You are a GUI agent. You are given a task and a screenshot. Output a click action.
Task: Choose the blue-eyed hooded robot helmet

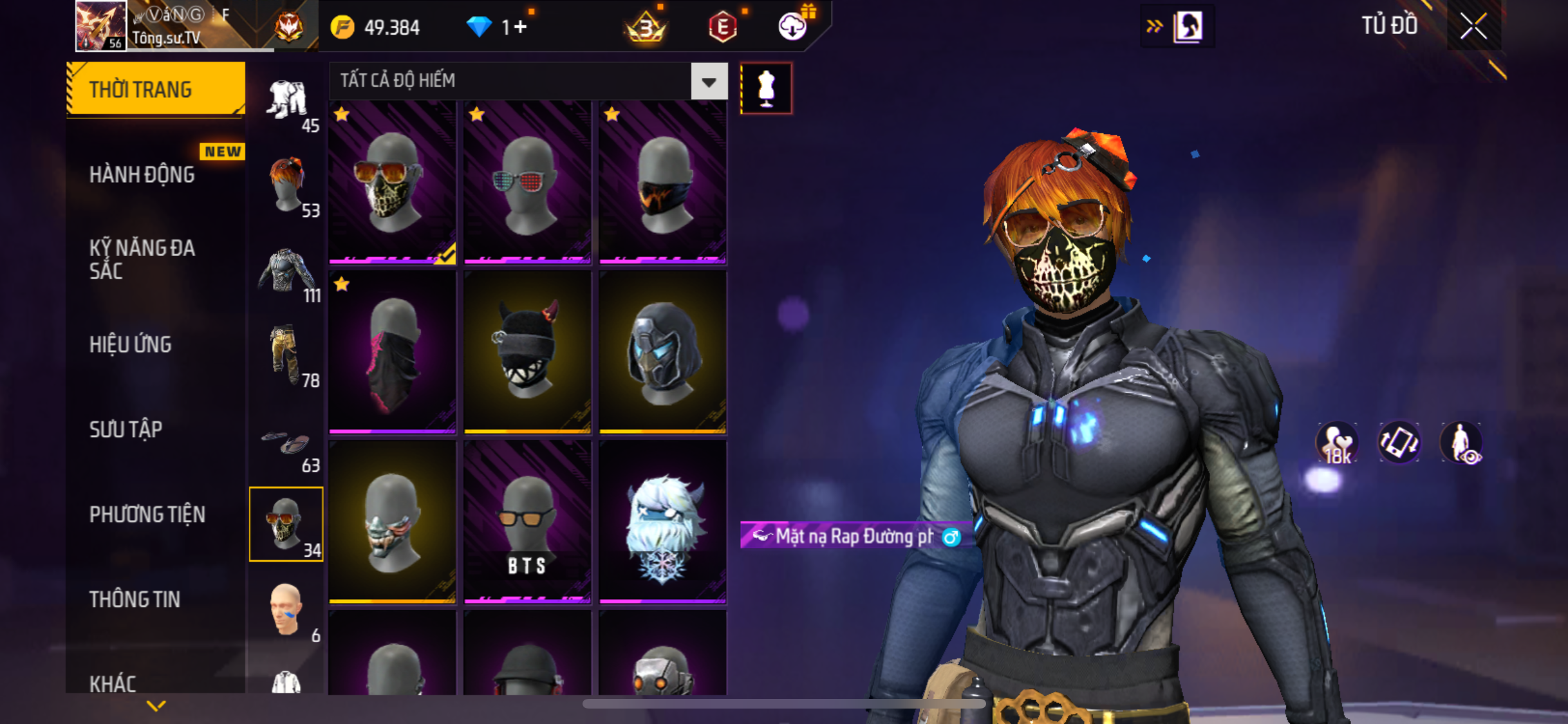tap(662, 352)
